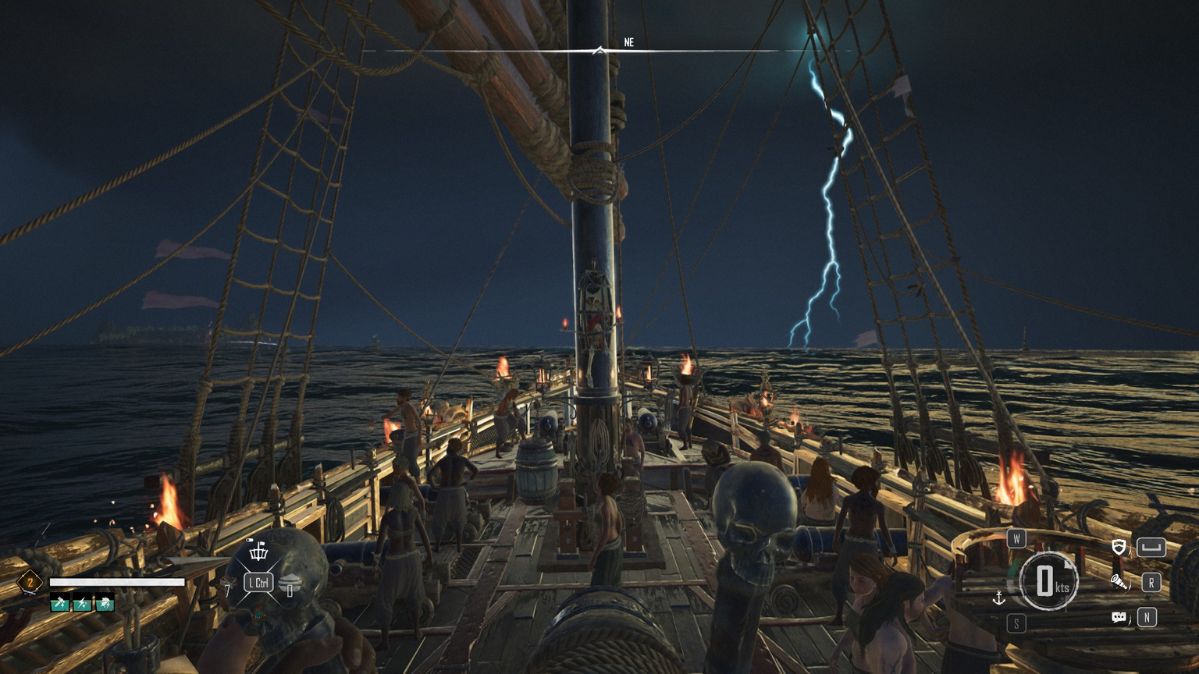Activate the brace shield icon
The height and width of the screenshot is (674, 1199).
[x=1119, y=547]
